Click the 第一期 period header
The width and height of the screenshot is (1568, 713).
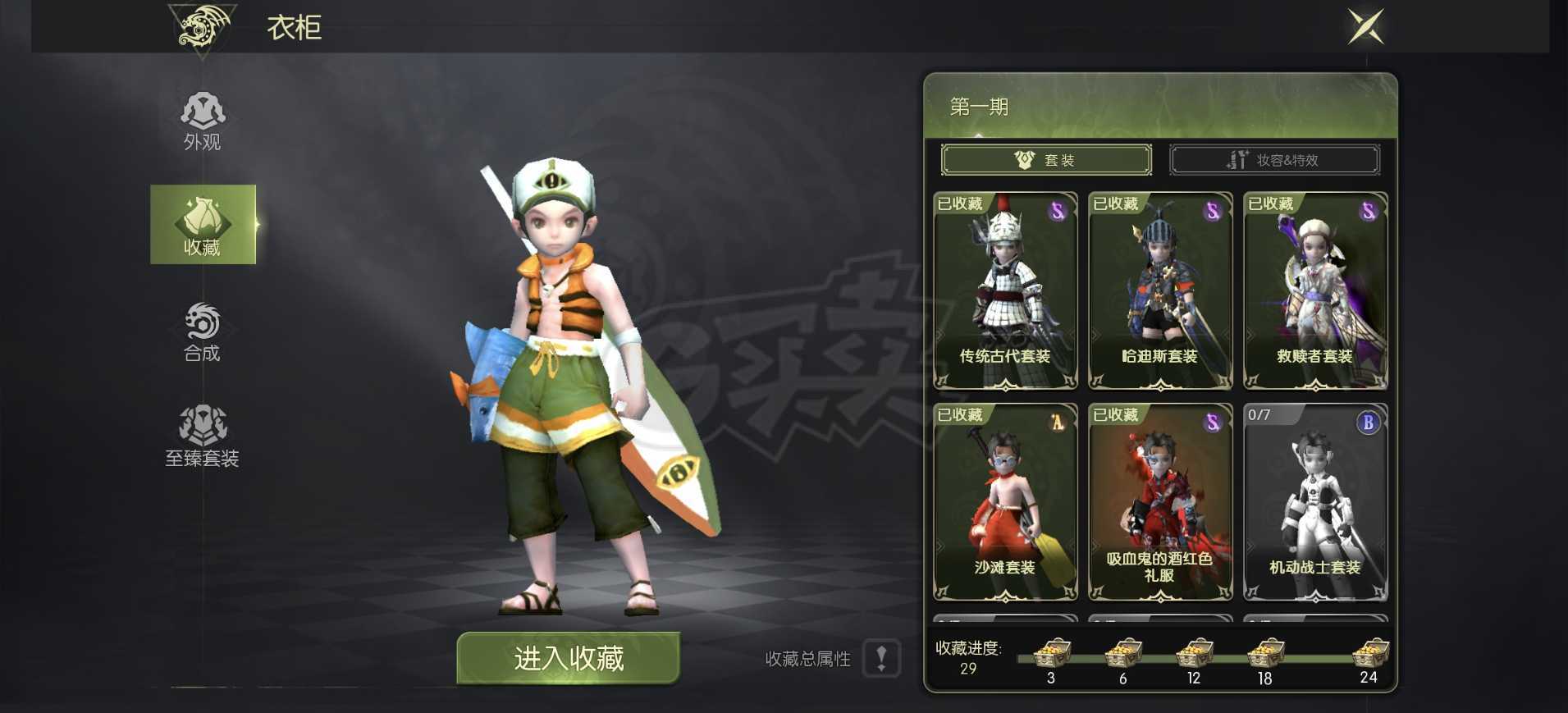pos(979,107)
